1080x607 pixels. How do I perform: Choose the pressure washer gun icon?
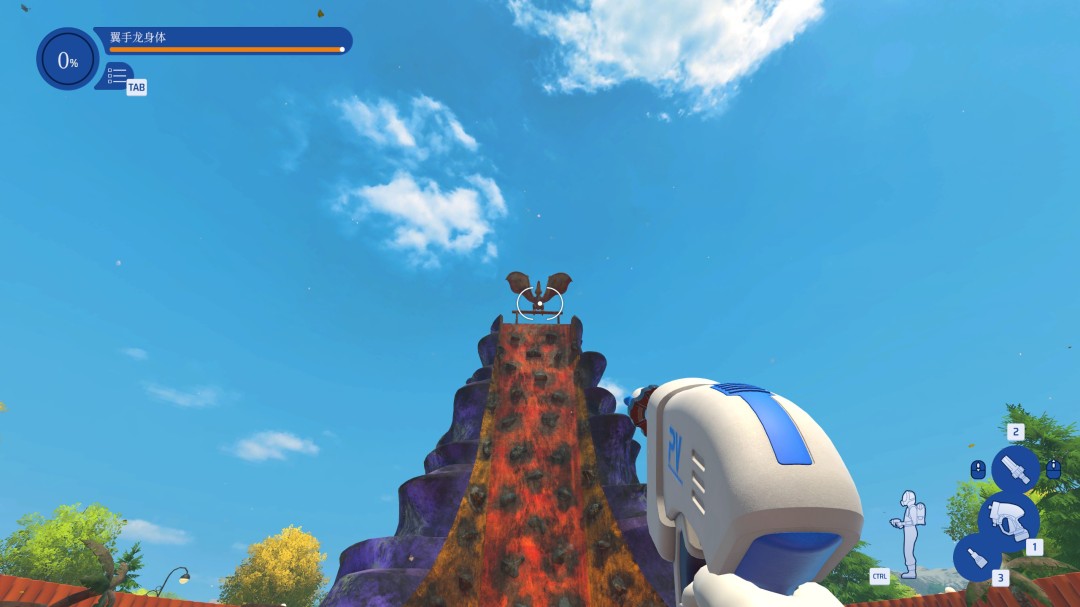click(x=1009, y=517)
